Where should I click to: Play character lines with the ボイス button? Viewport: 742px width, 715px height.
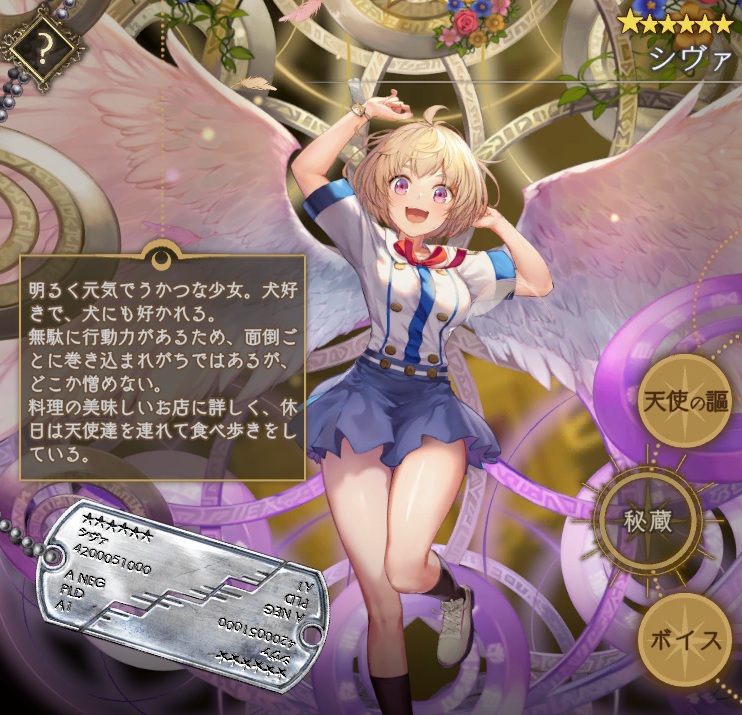pyautogui.click(x=684, y=640)
